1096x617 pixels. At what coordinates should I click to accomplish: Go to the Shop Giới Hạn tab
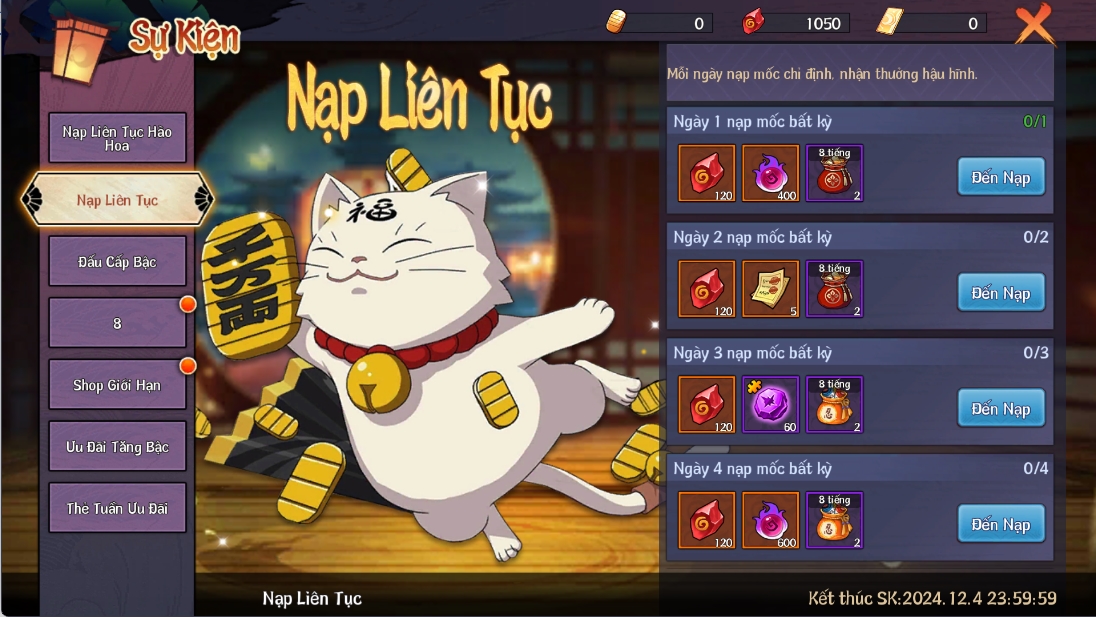117,385
